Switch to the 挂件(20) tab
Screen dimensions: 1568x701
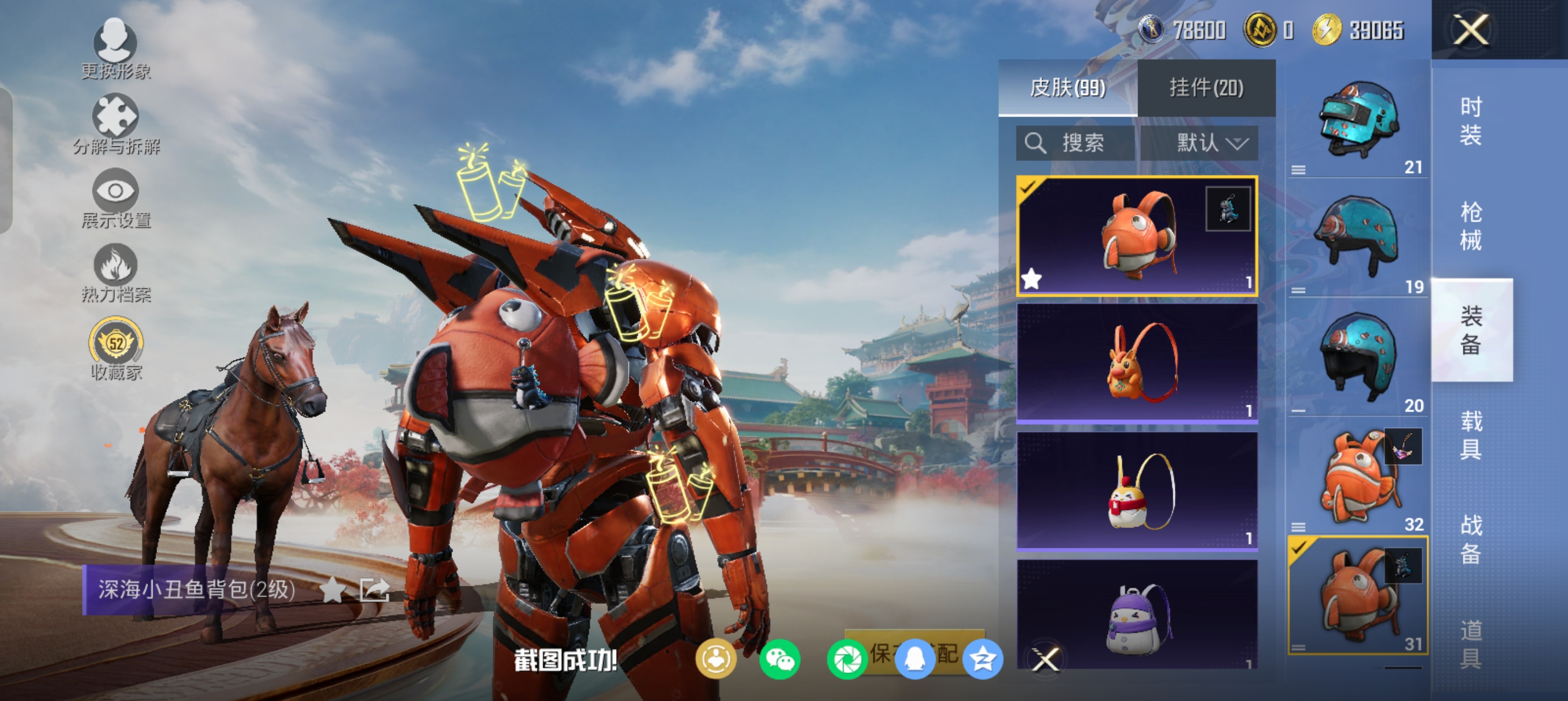click(x=1206, y=88)
